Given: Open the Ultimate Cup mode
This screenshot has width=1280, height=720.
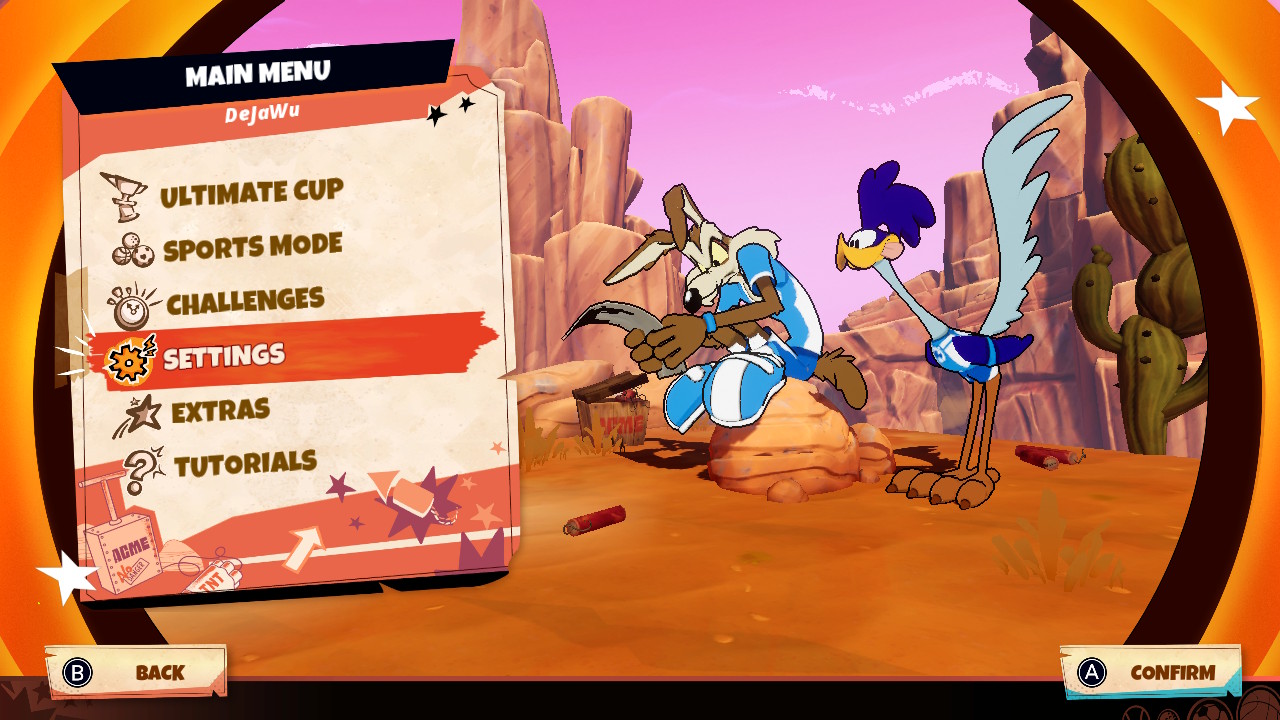Looking at the screenshot, I should coord(251,193).
